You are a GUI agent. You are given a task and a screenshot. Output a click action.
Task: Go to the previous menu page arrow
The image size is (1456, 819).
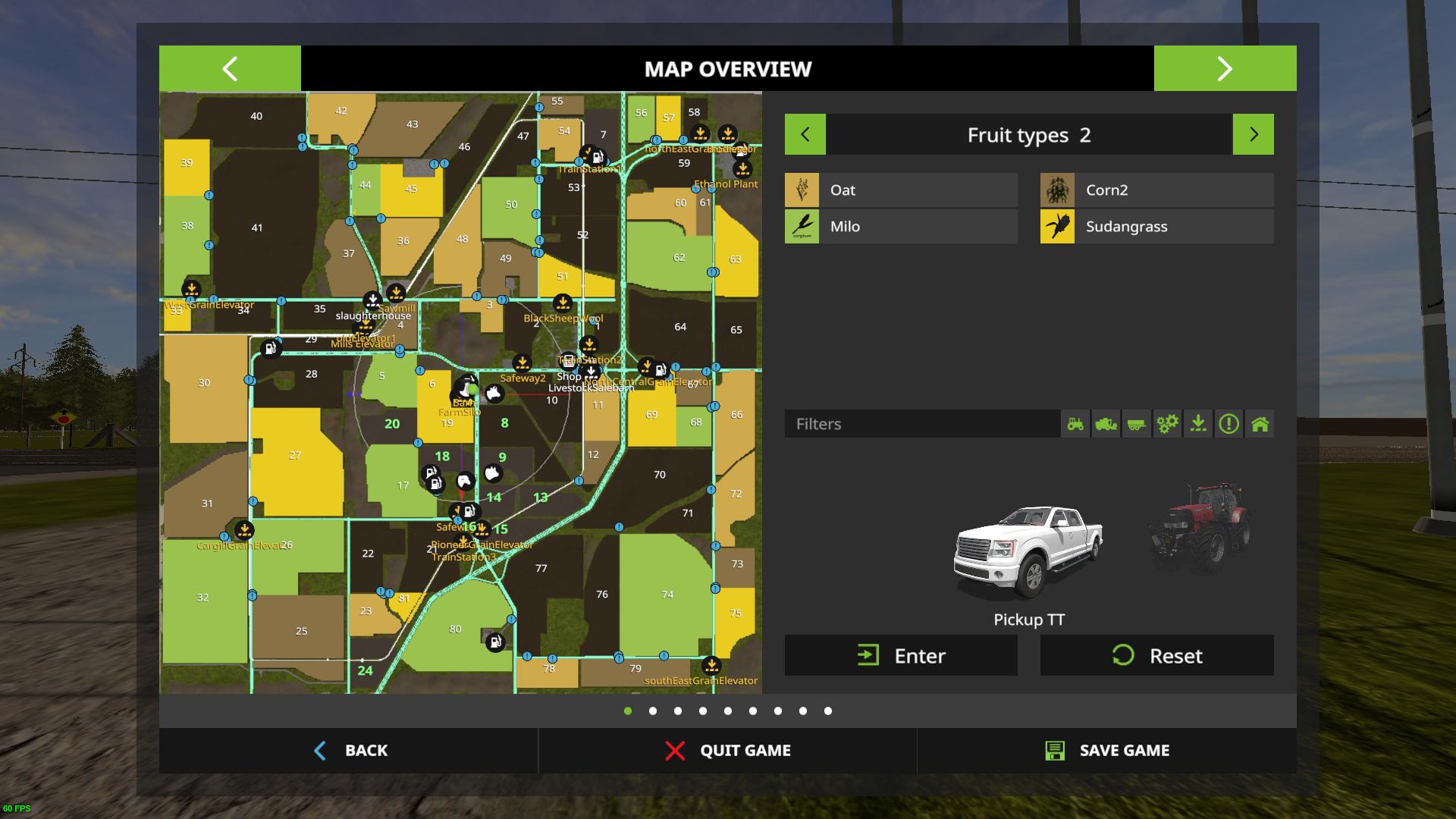click(x=230, y=68)
